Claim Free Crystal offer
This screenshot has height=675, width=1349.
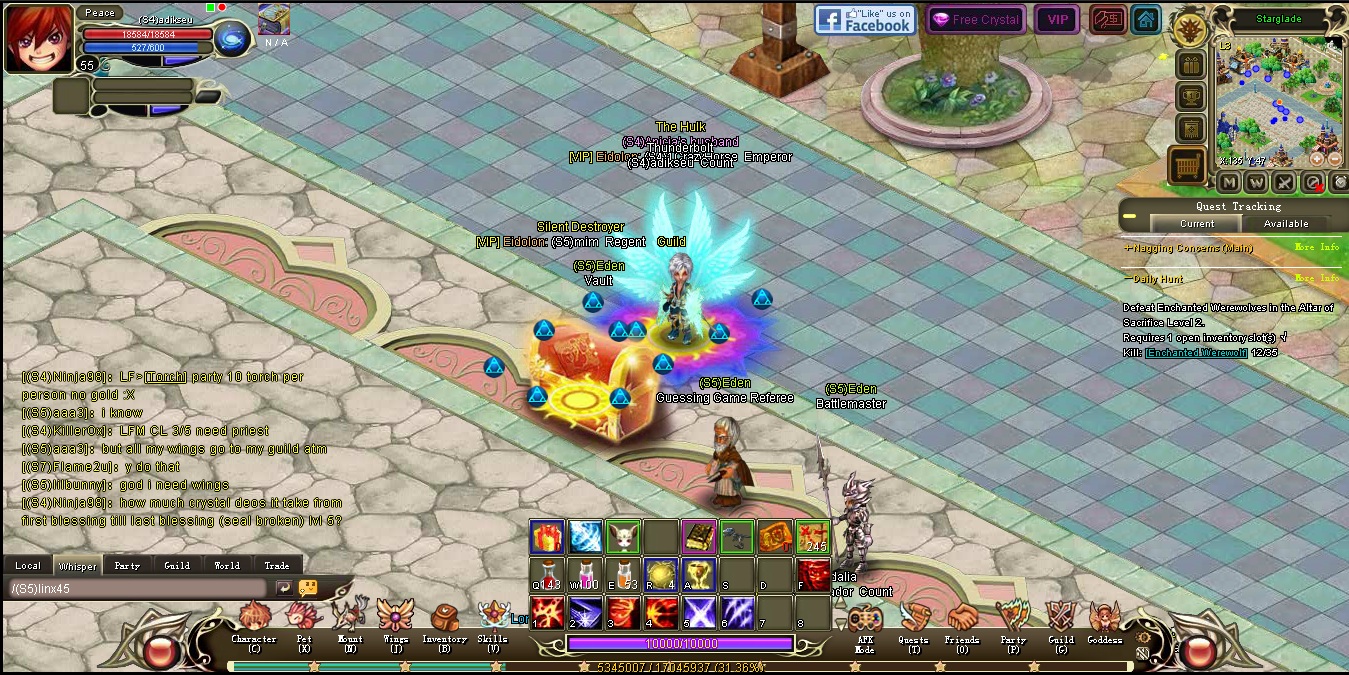pyautogui.click(x=976, y=20)
